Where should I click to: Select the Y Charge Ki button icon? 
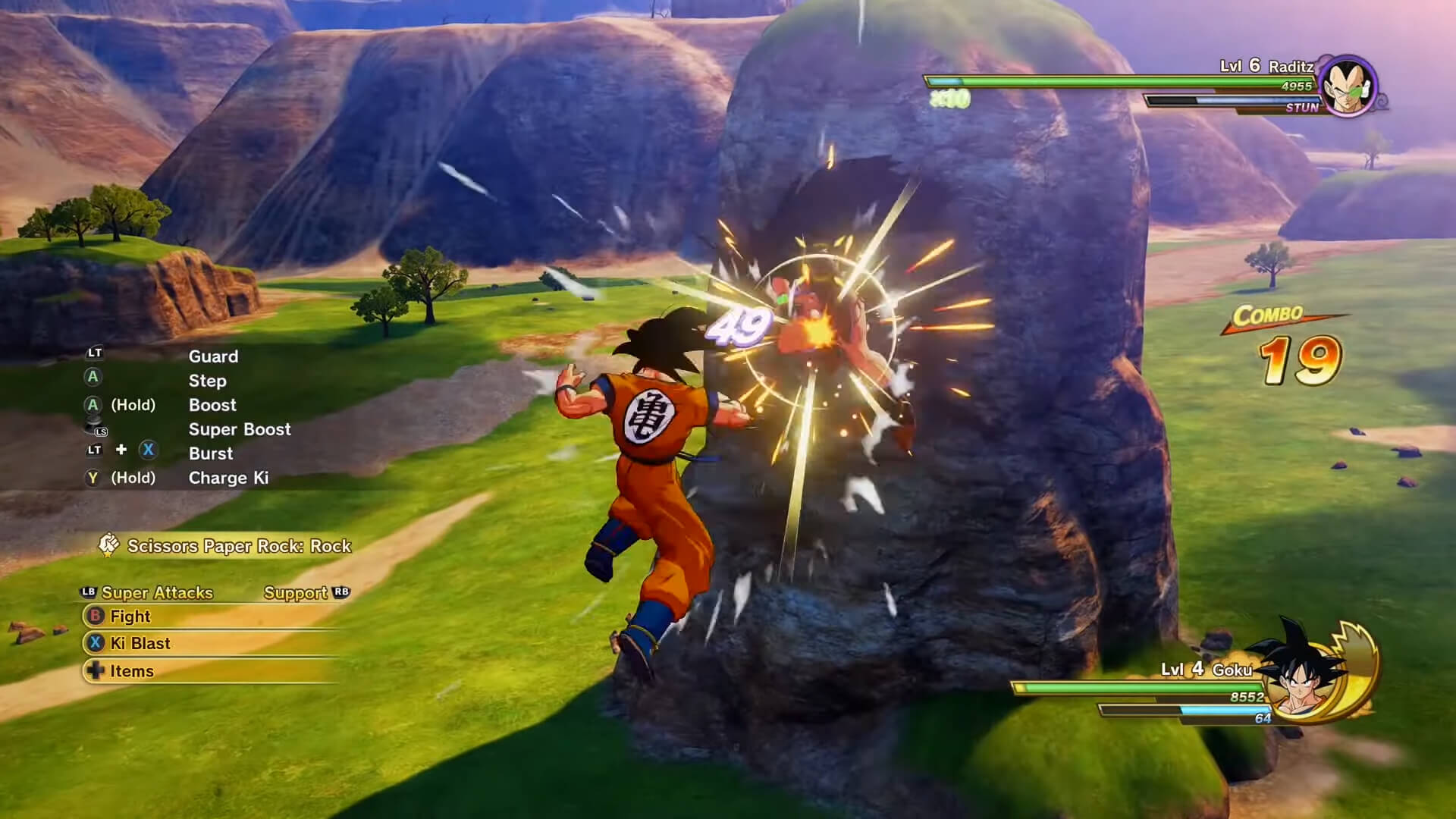94,478
